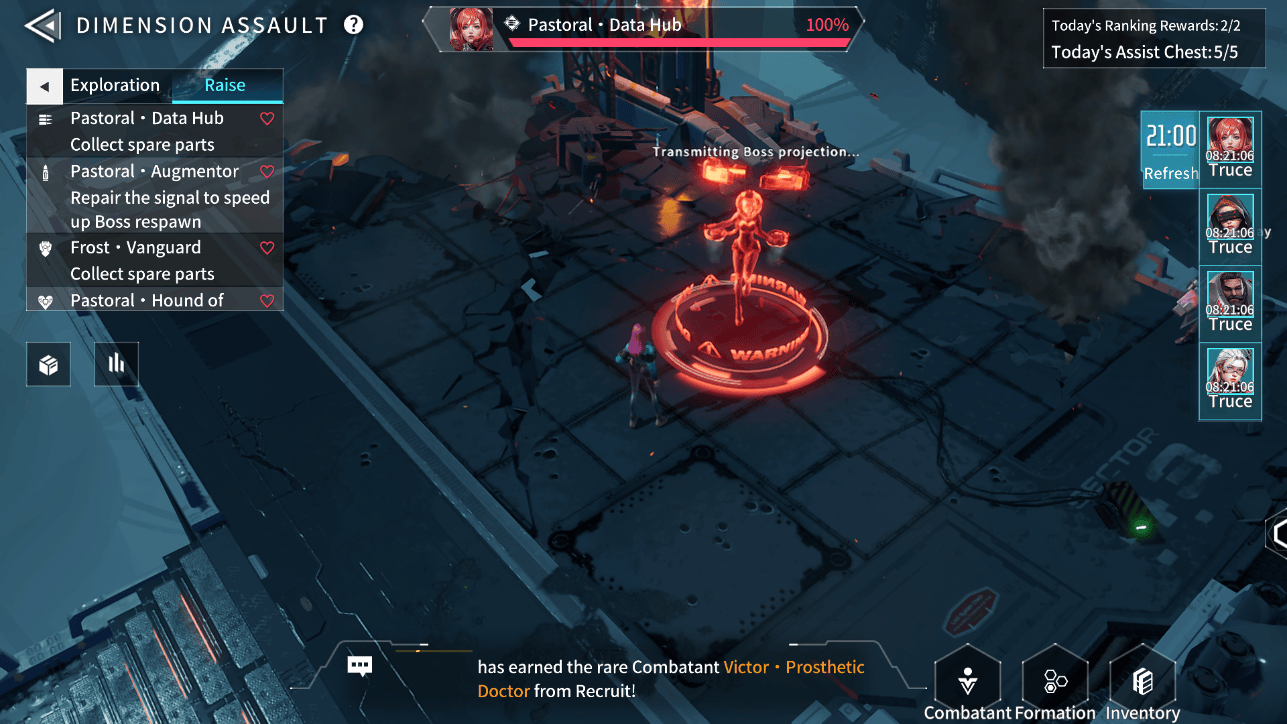
Task: Select the Frost · Vanguard list entry
Action: tap(136, 248)
